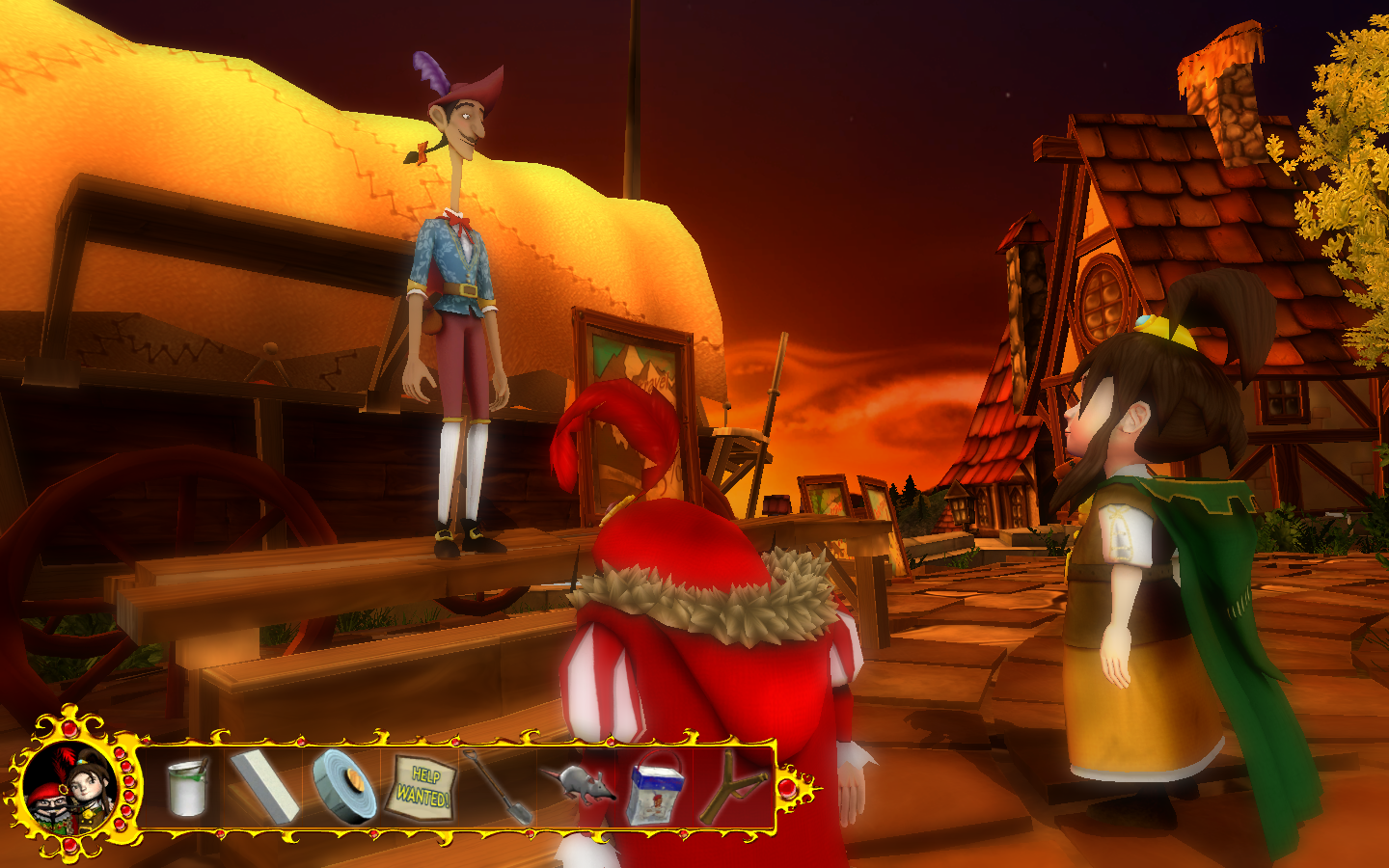Select the Help Wanted note

pos(422,789)
